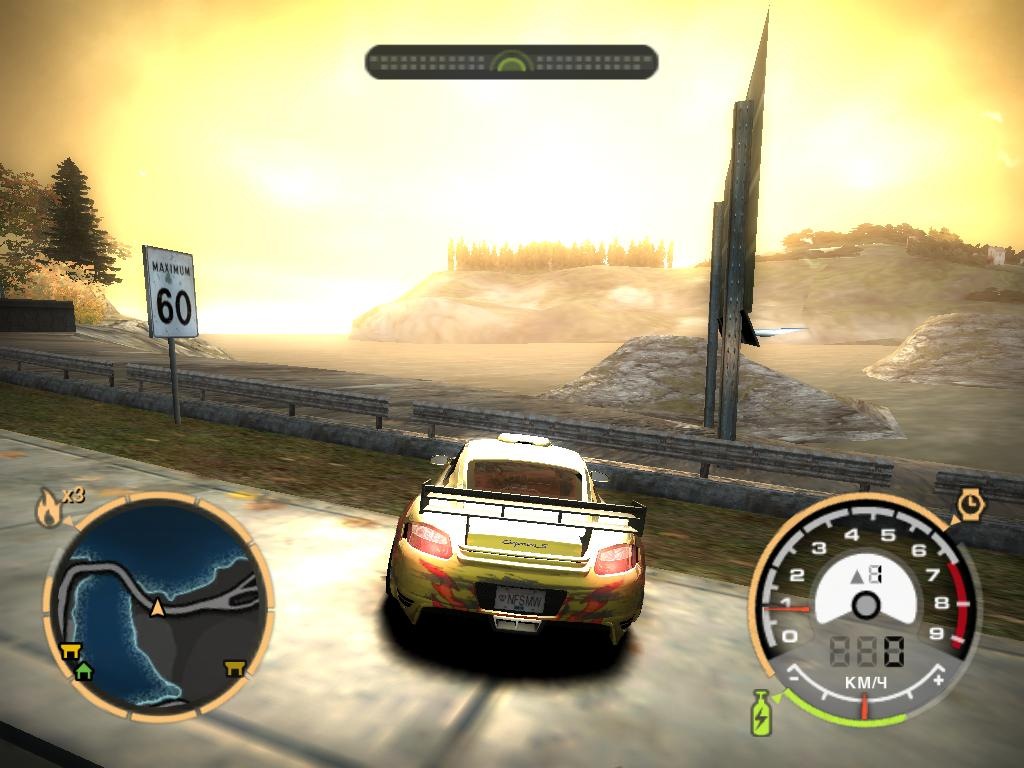Click the flame heat level icon
Image resolution: width=1024 pixels, height=768 pixels.
47,510
